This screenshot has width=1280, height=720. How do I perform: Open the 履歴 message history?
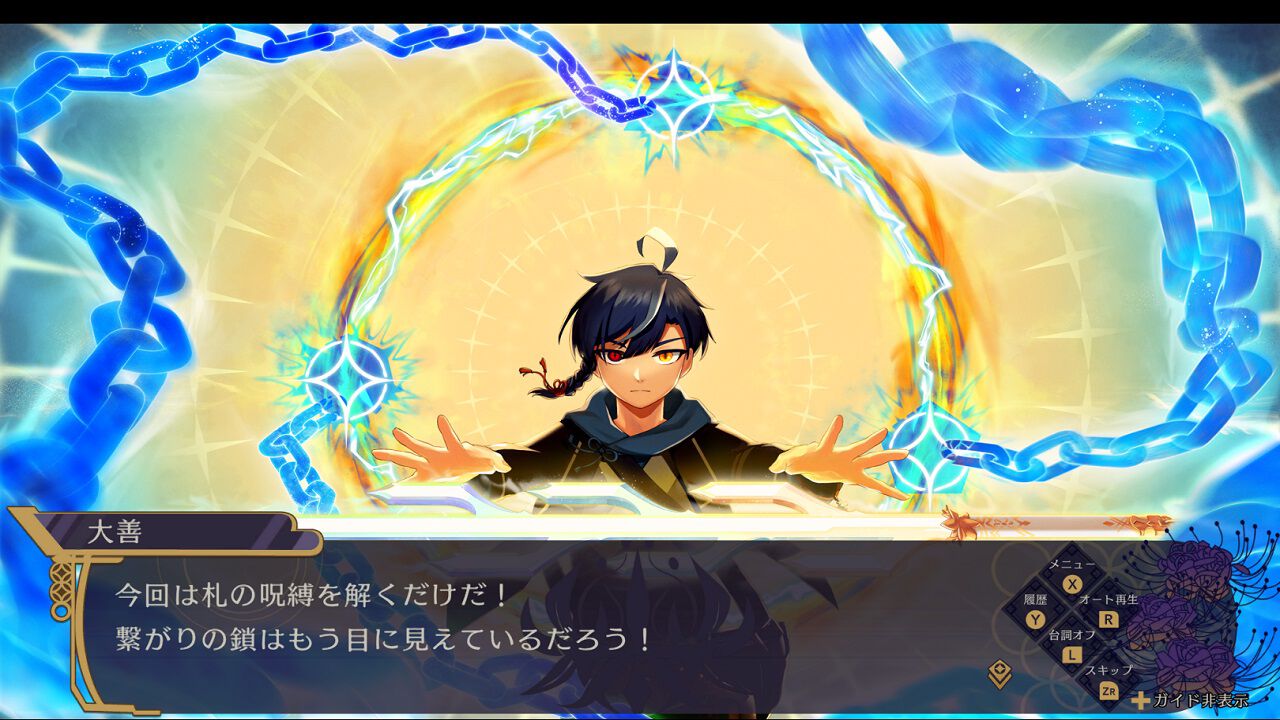(1036, 599)
